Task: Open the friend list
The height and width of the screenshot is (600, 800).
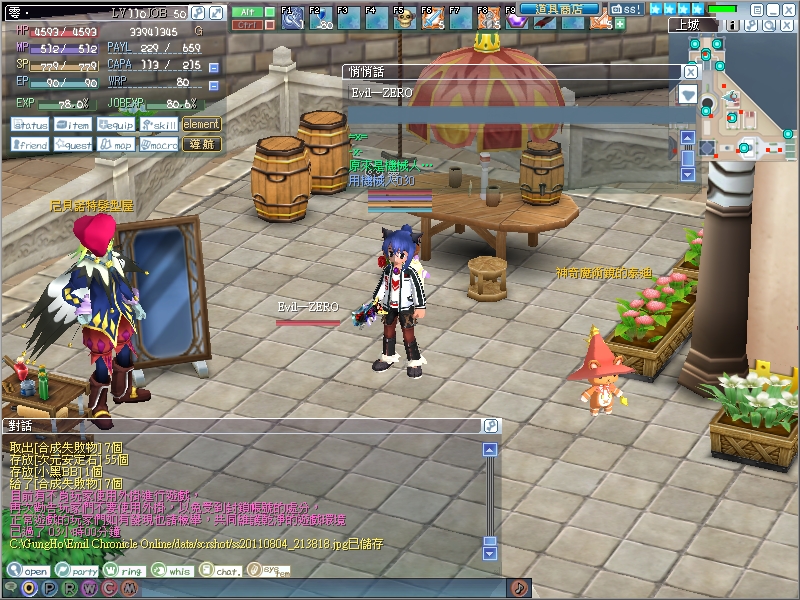Action: pyautogui.click(x=31, y=145)
